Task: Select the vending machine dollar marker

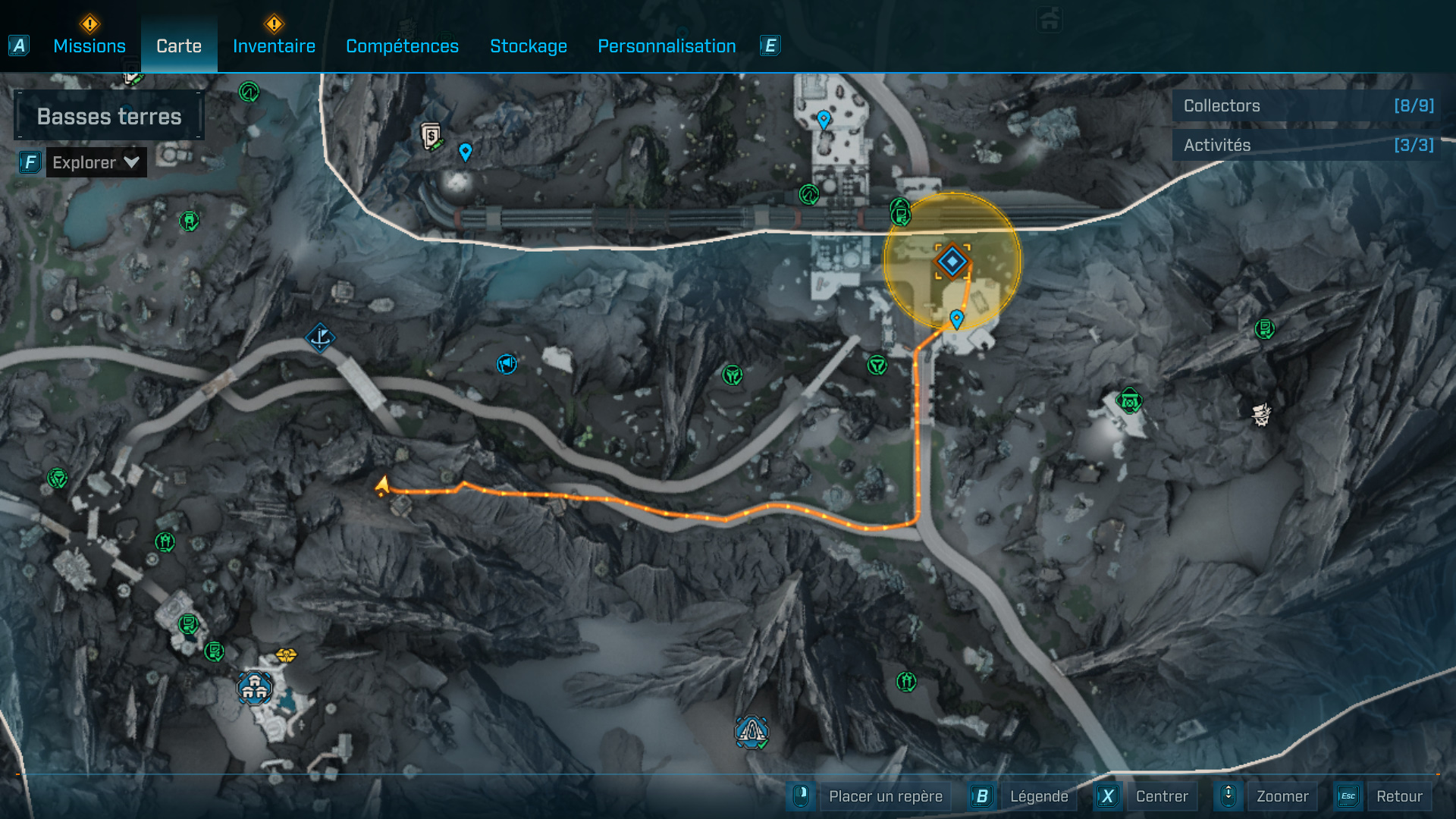Action: [431, 136]
